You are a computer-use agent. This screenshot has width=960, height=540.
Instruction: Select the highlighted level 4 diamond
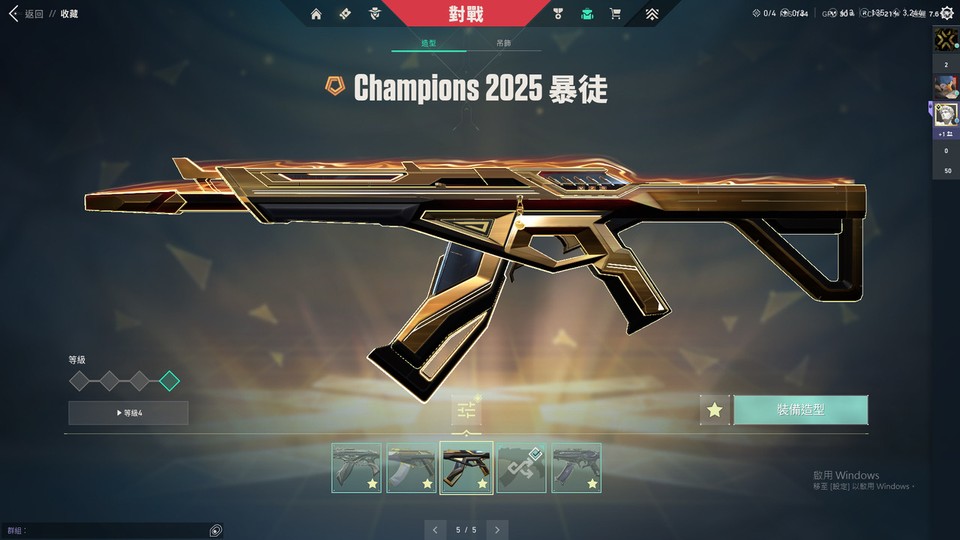coord(169,380)
